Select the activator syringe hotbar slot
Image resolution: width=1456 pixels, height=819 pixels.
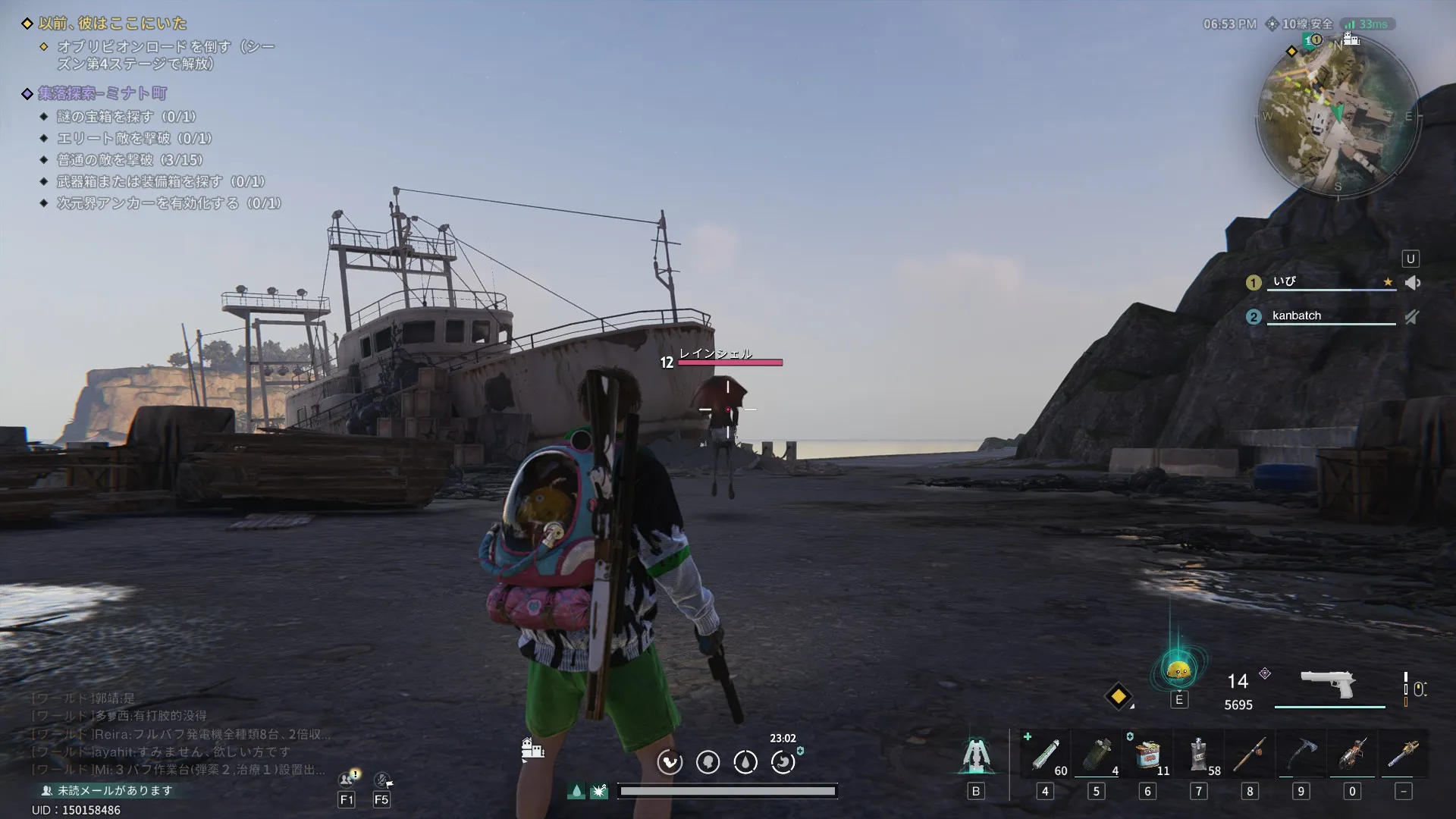pos(1045,755)
